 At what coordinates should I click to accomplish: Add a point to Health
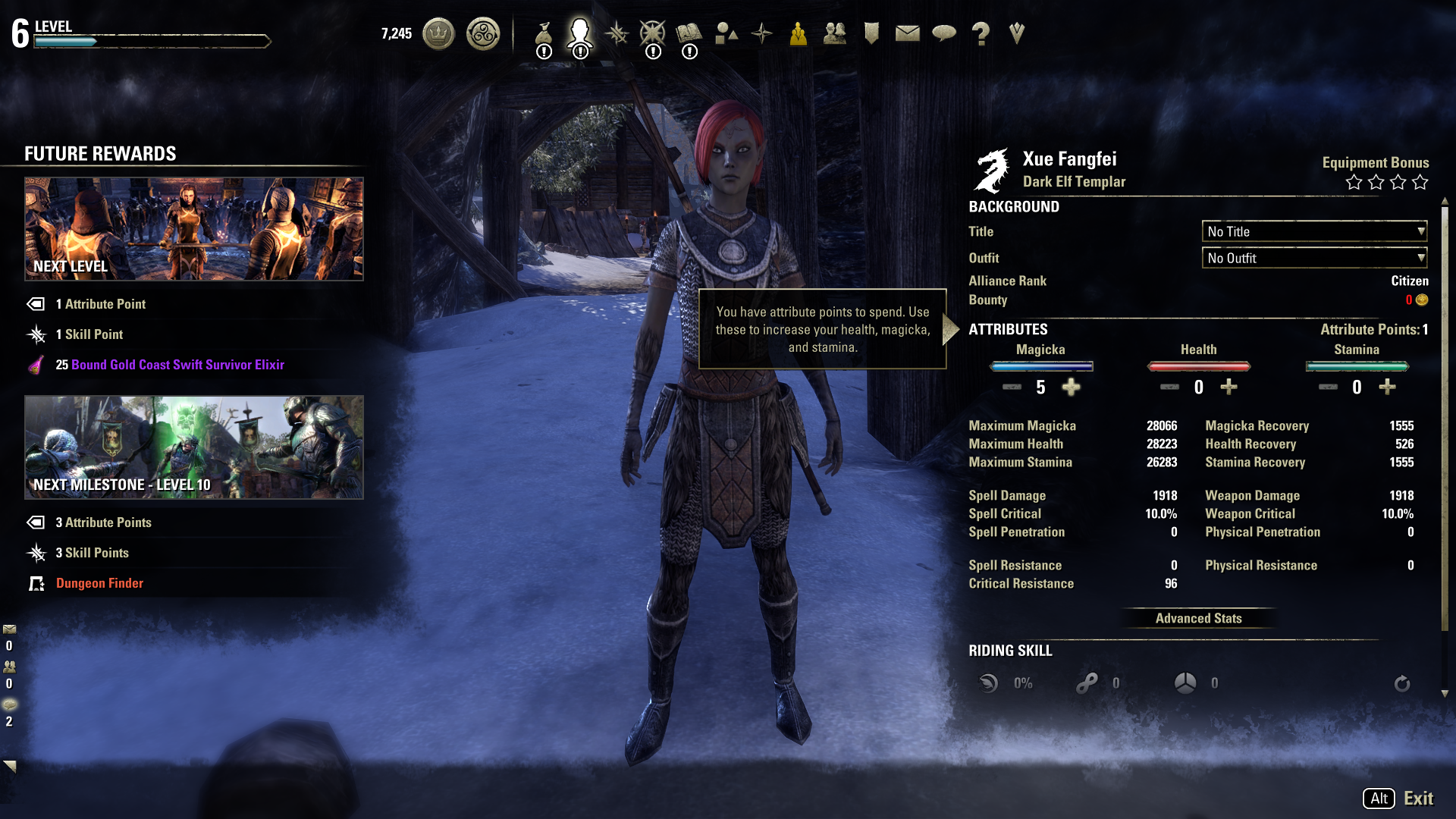pos(1228,388)
